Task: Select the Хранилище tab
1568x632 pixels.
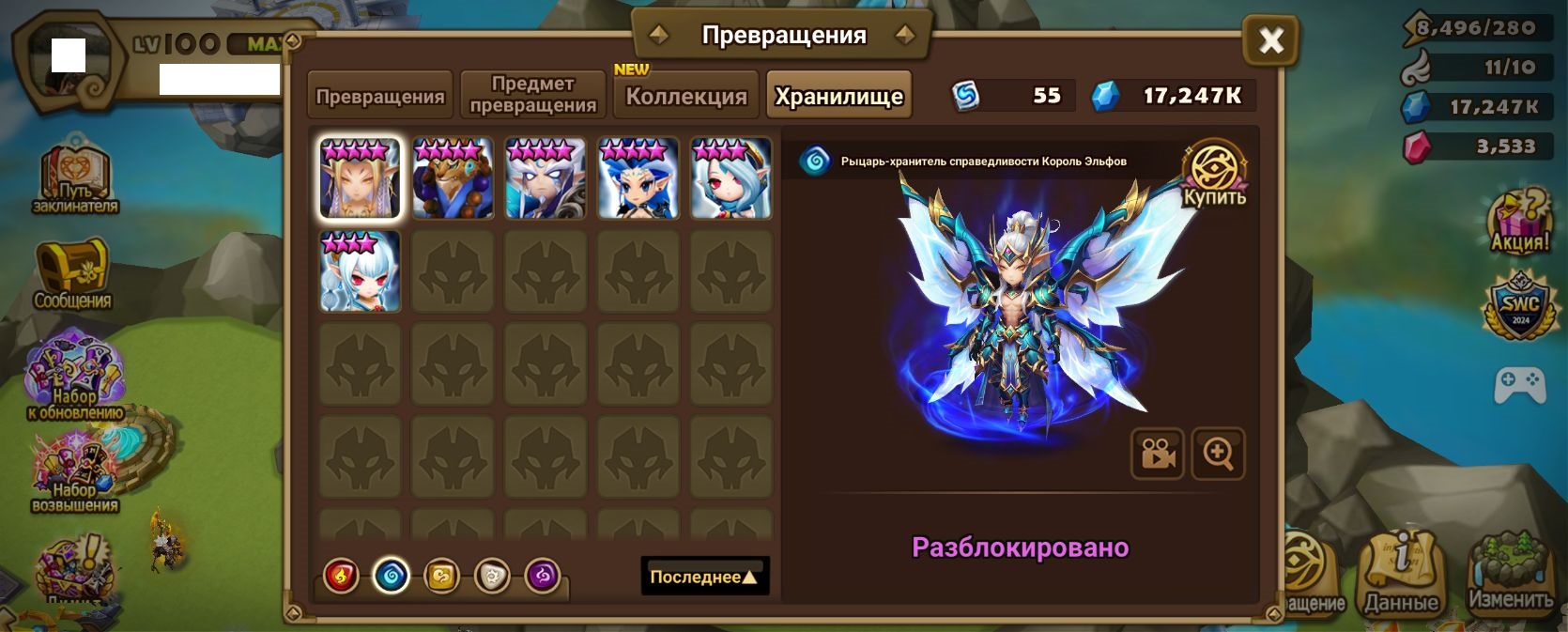Action: click(838, 96)
